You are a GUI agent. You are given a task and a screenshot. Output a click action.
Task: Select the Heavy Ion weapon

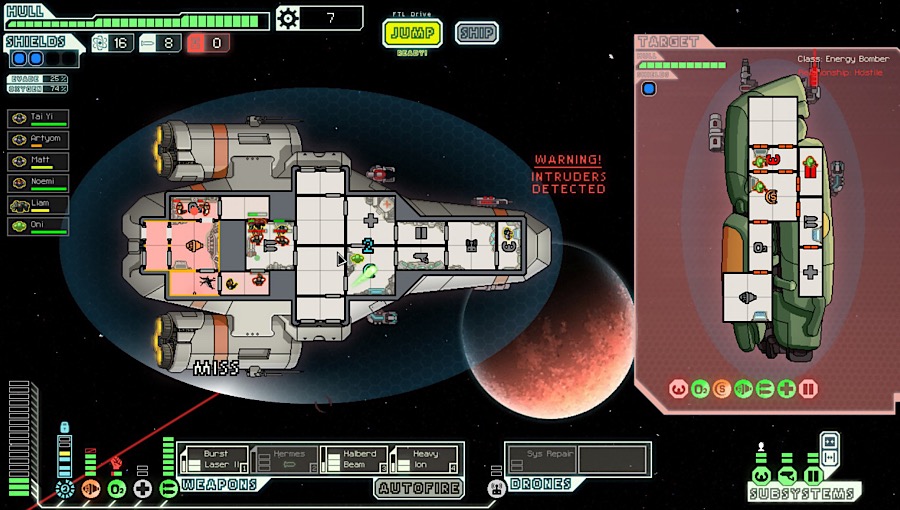tap(424, 459)
